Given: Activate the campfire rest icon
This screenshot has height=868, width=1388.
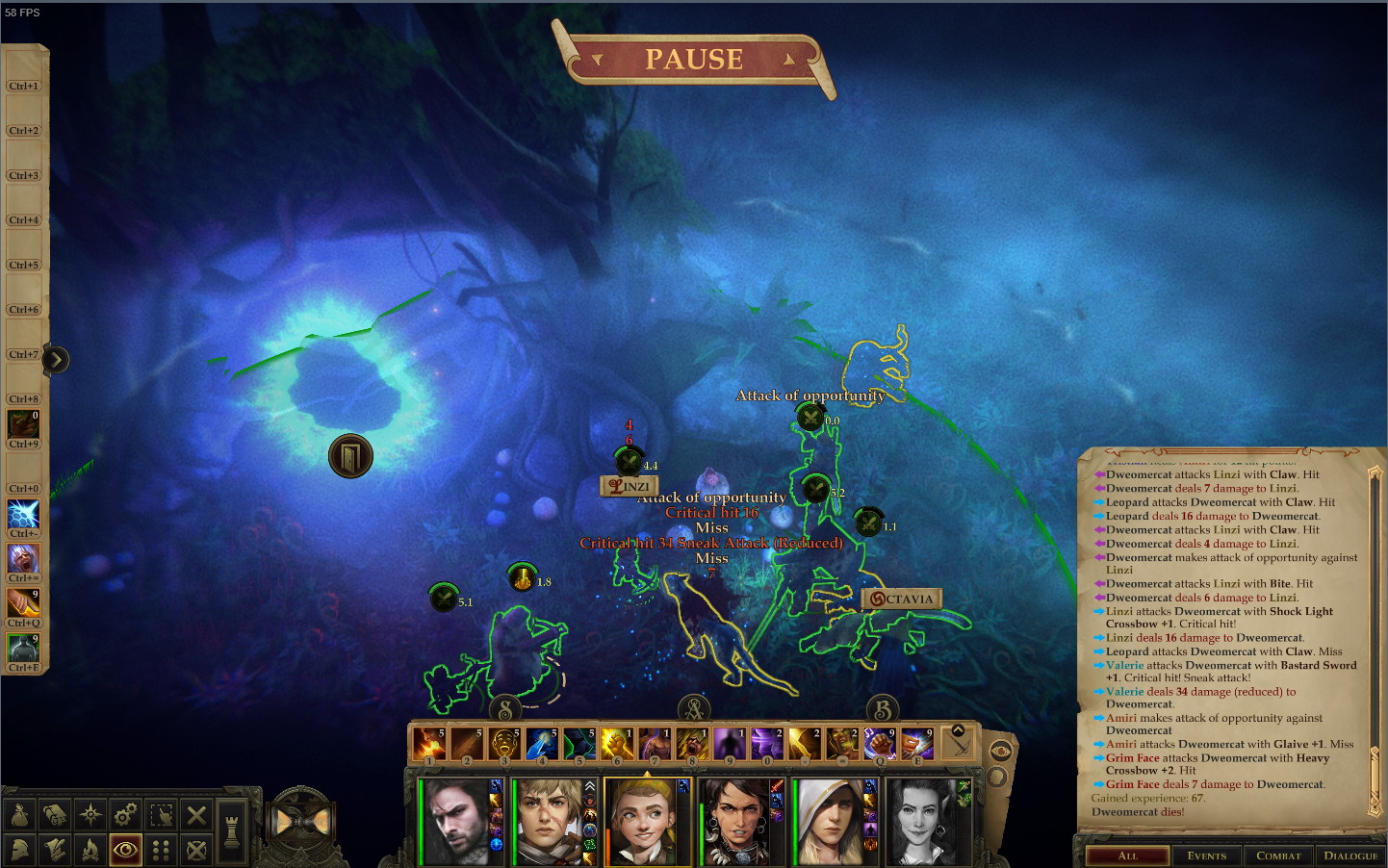Looking at the screenshot, I should (x=90, y=850).
